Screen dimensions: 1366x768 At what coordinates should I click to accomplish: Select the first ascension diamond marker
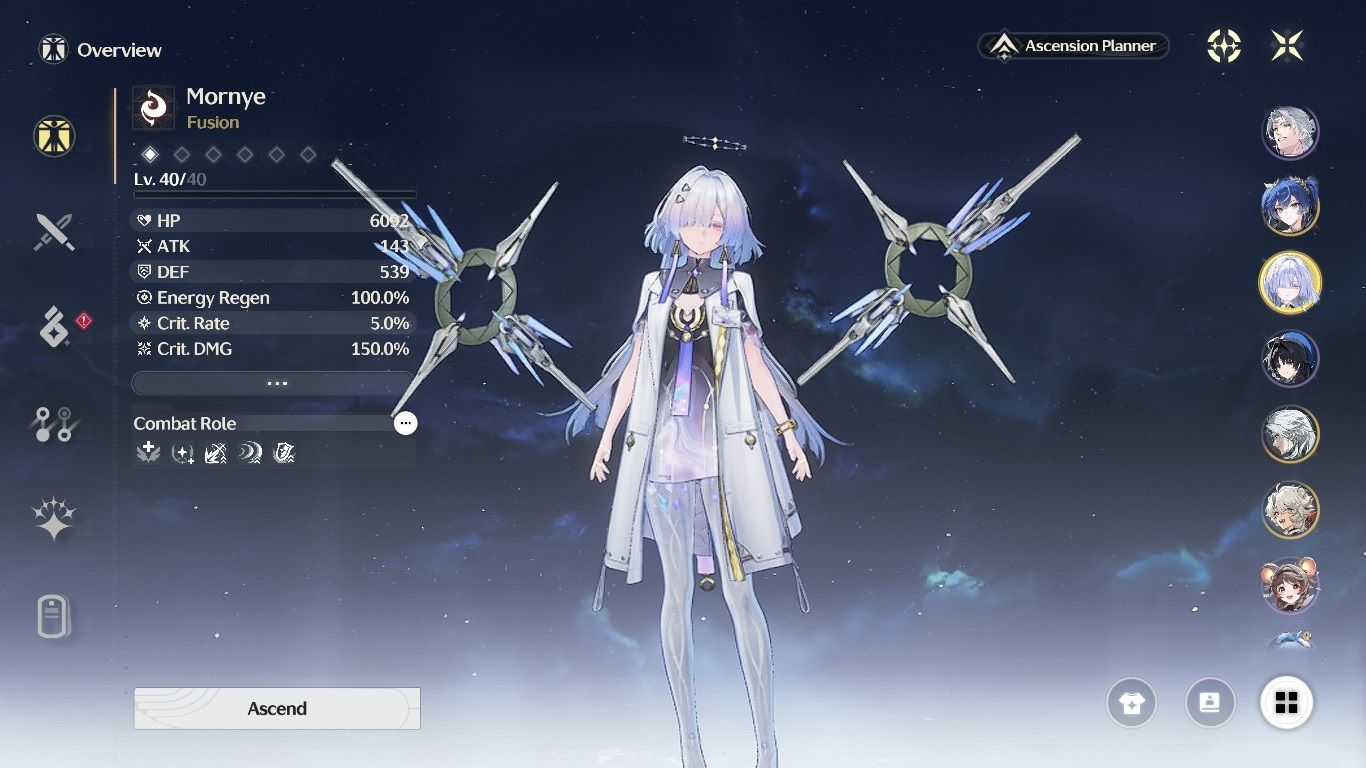coord(150,154)
